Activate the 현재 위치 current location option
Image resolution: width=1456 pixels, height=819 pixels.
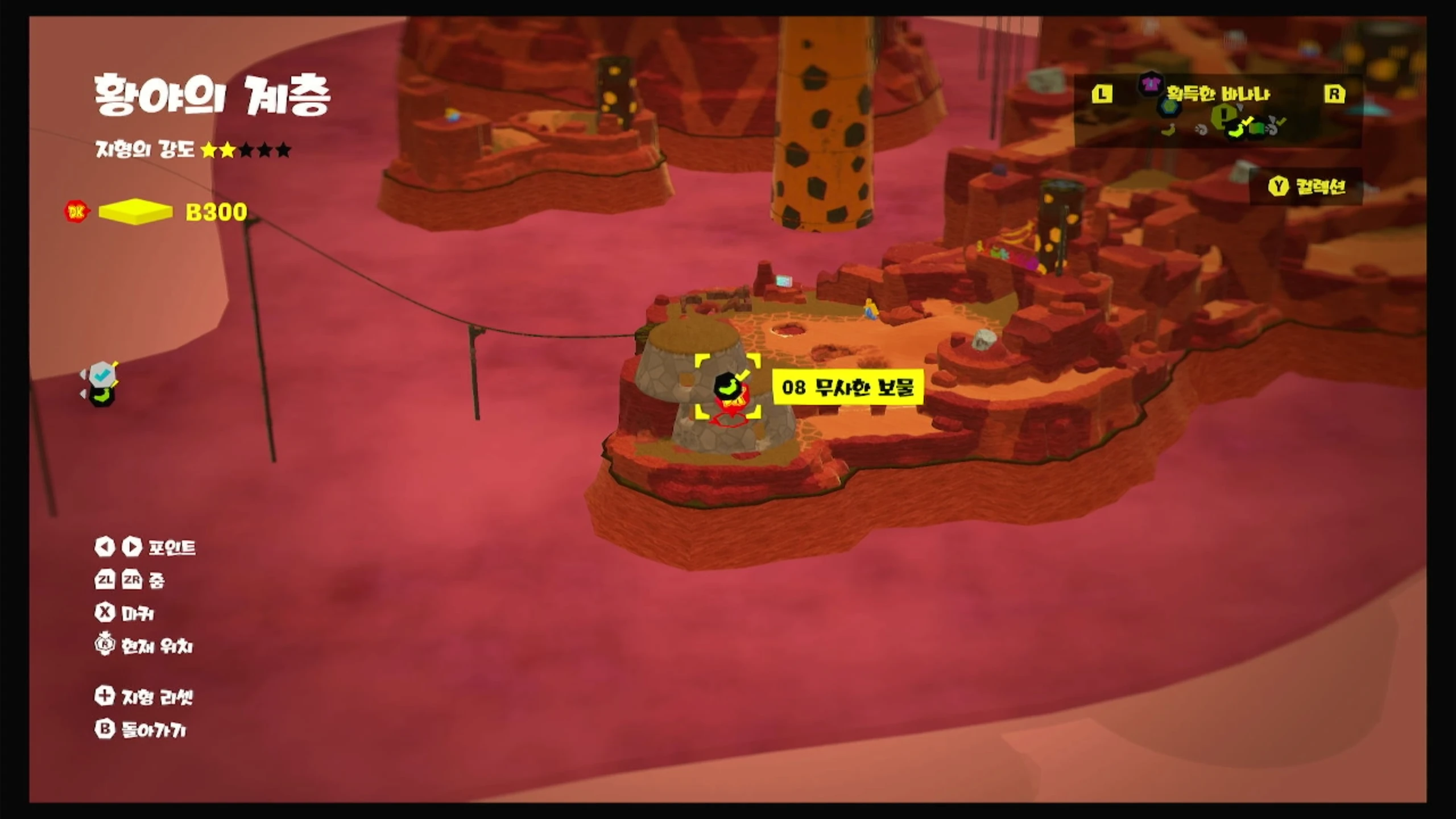[x=144, y=646]
